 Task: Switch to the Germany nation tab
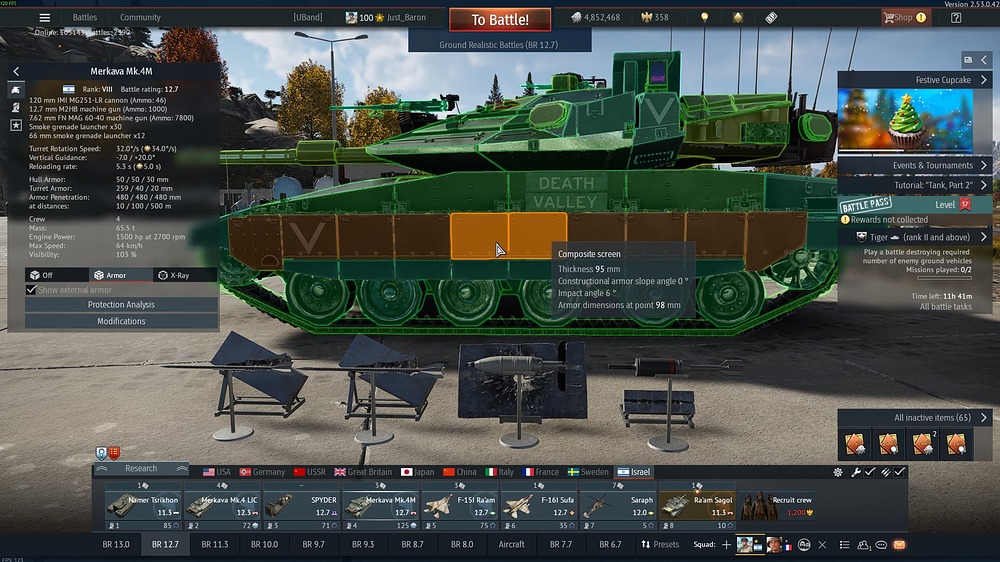tap(263, 472)
